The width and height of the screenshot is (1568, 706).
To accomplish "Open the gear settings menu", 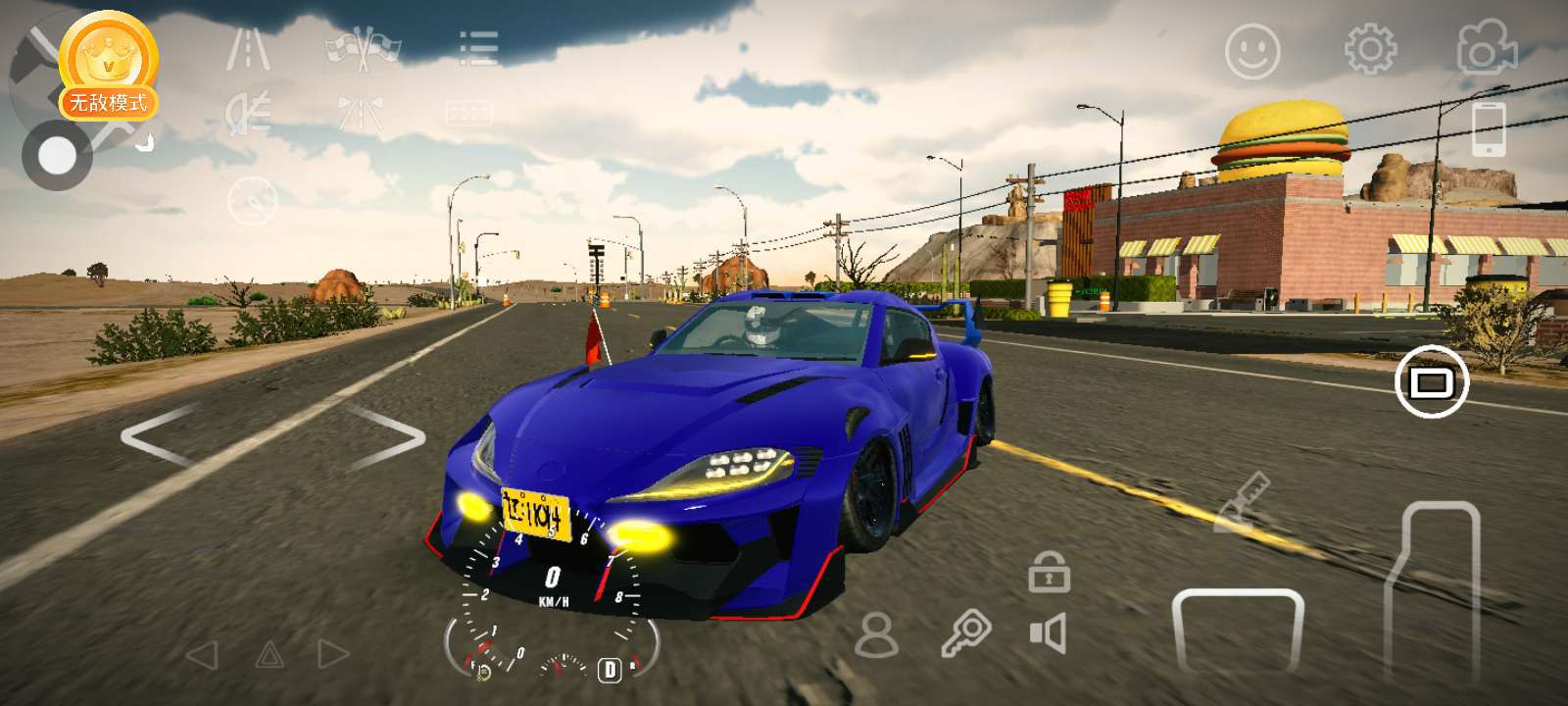I will pyautogui.click(x=1370, y=49).
